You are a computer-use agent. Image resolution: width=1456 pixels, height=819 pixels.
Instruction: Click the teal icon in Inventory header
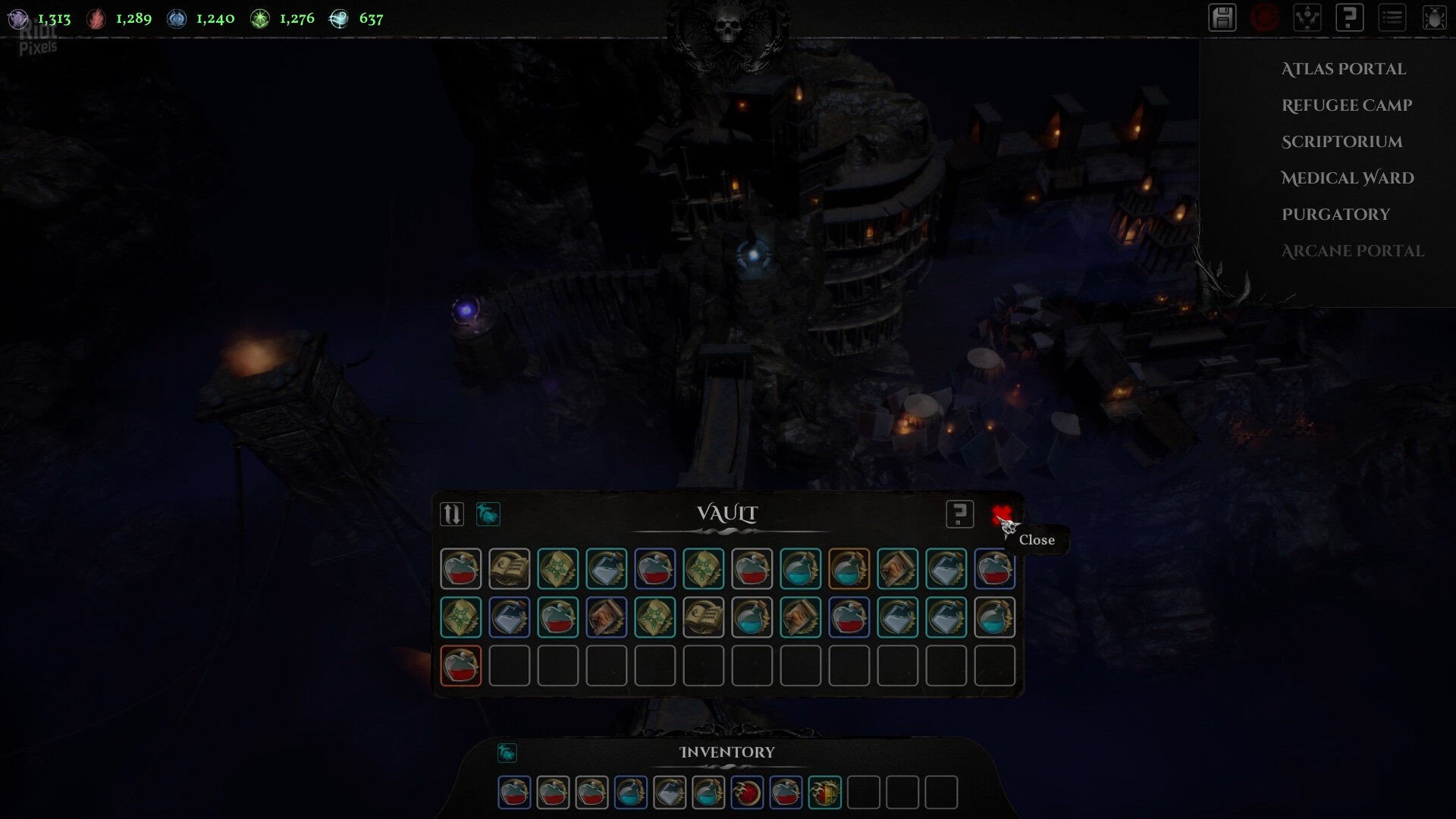tap(507, 752)
